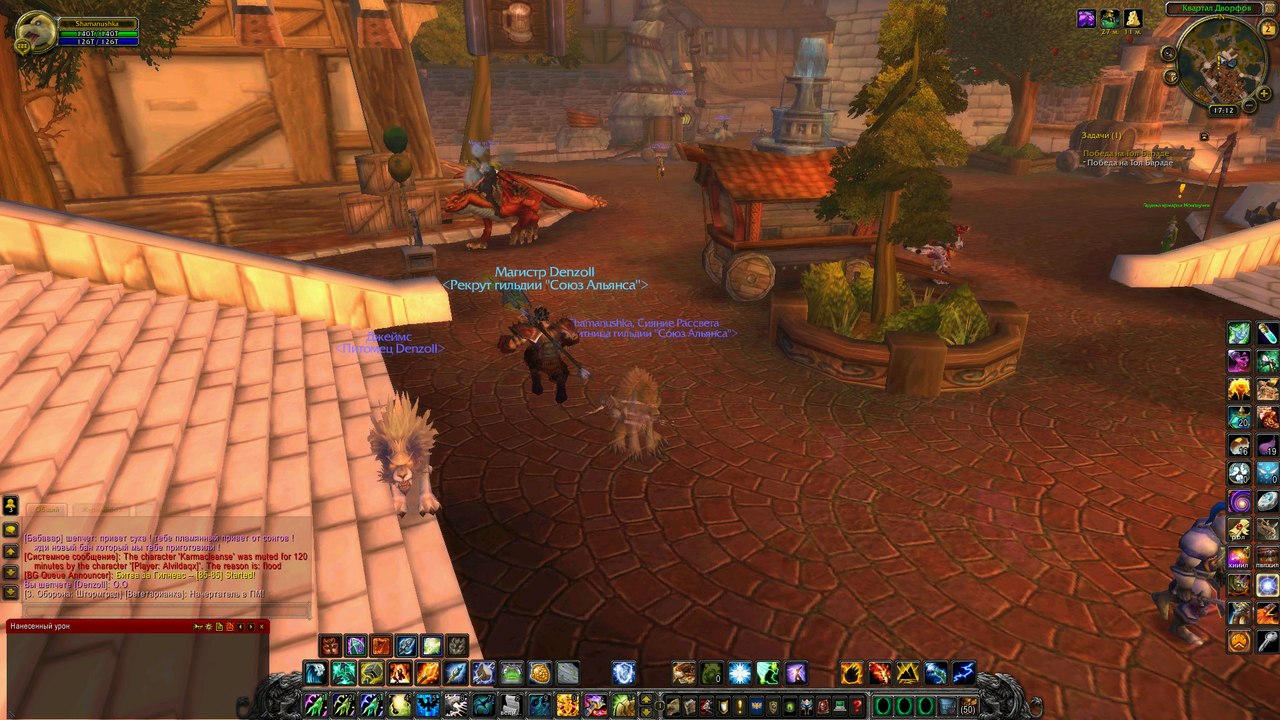Open the social friends button above chat
Image resolution: width=1280 pixels, height=720 pixels.
click(11, 506)
